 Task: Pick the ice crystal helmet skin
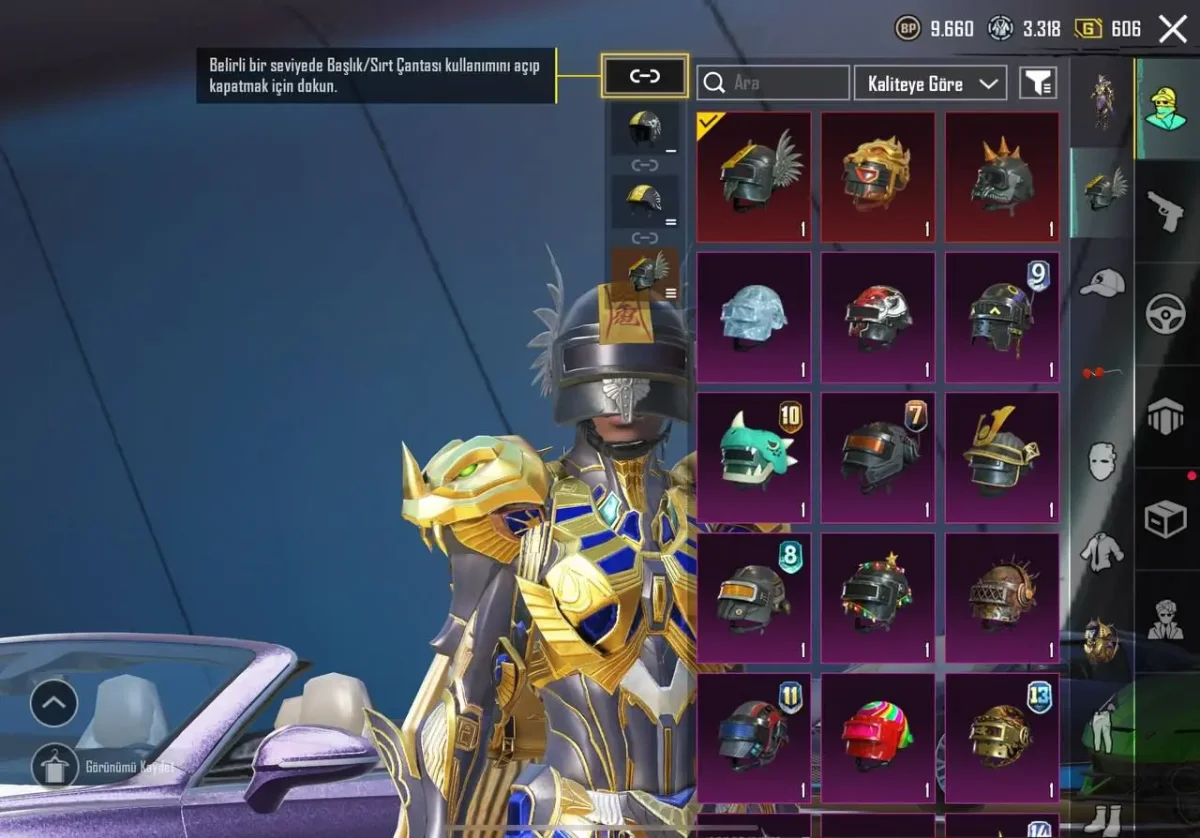coord(753,317)
